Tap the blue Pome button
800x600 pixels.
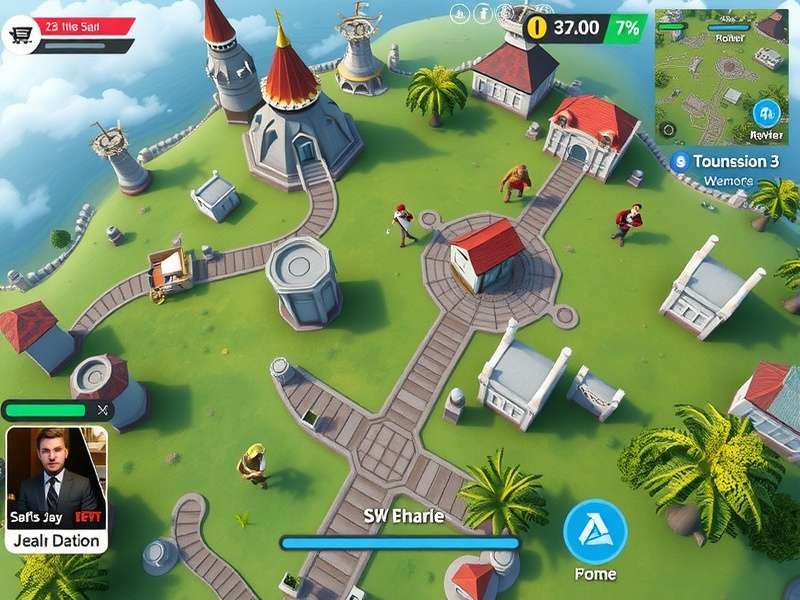coord(595,531)
